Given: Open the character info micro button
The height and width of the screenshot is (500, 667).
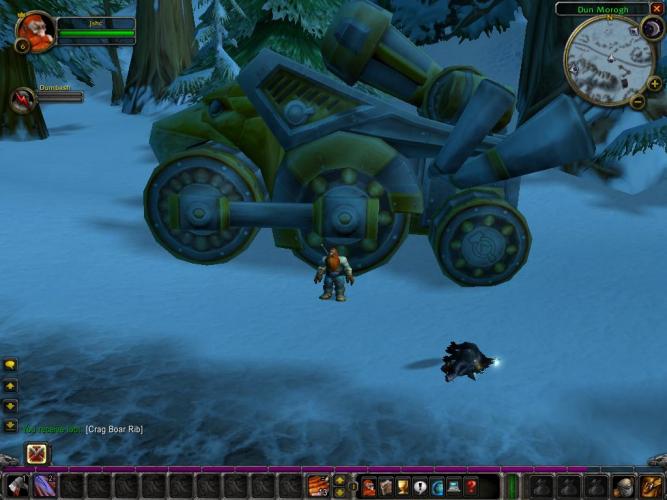Looking at the screenshot, I should (369, 487).
